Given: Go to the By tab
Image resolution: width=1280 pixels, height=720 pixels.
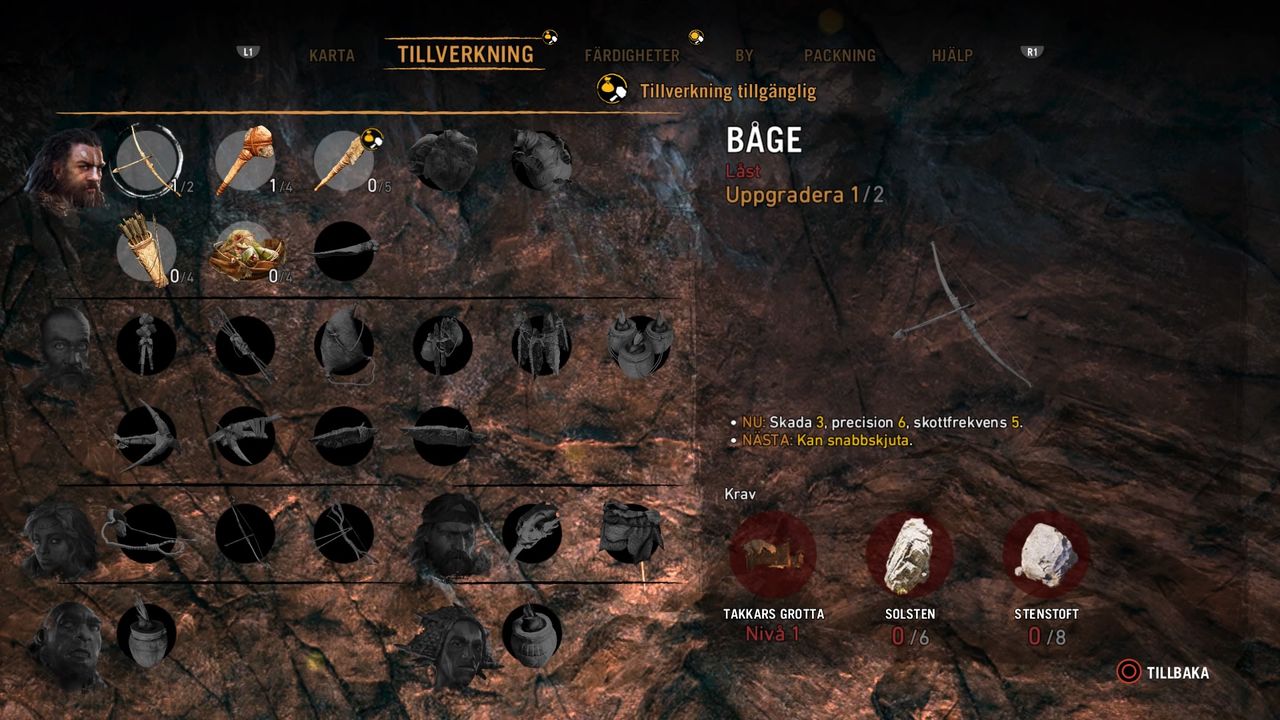Looking at the screenshot, I should 744,56.
